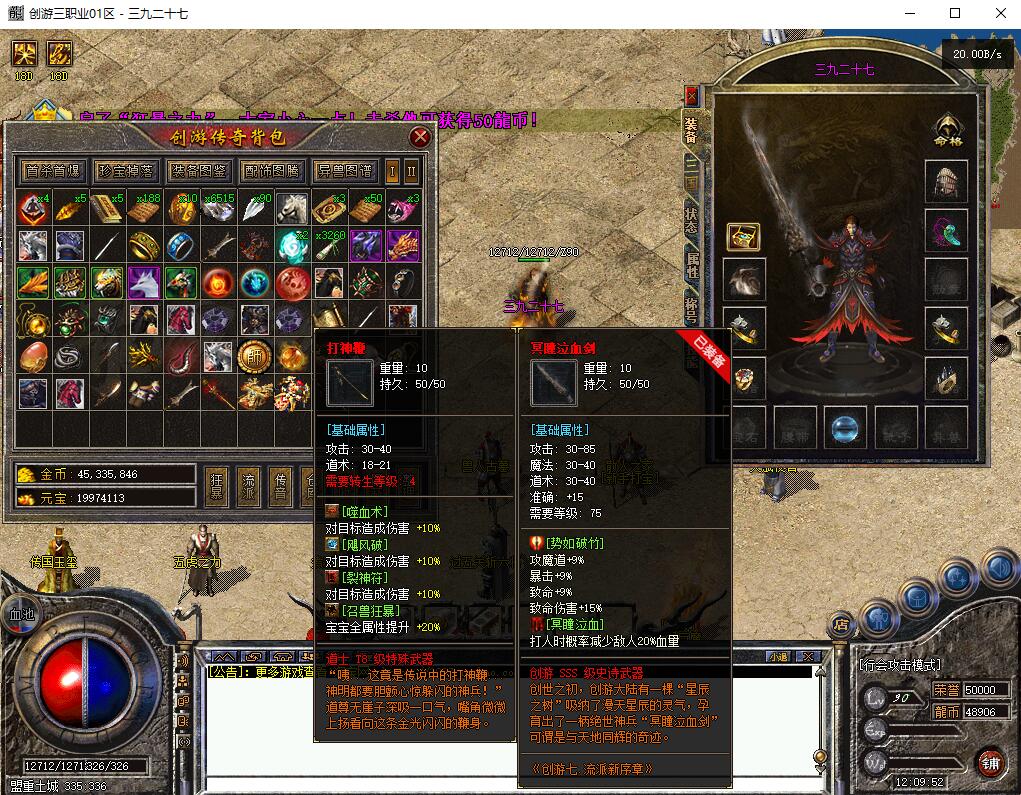Switch to the 配饰图腾 category
This screenshot has width=1021, height=795.
point(271,171)
